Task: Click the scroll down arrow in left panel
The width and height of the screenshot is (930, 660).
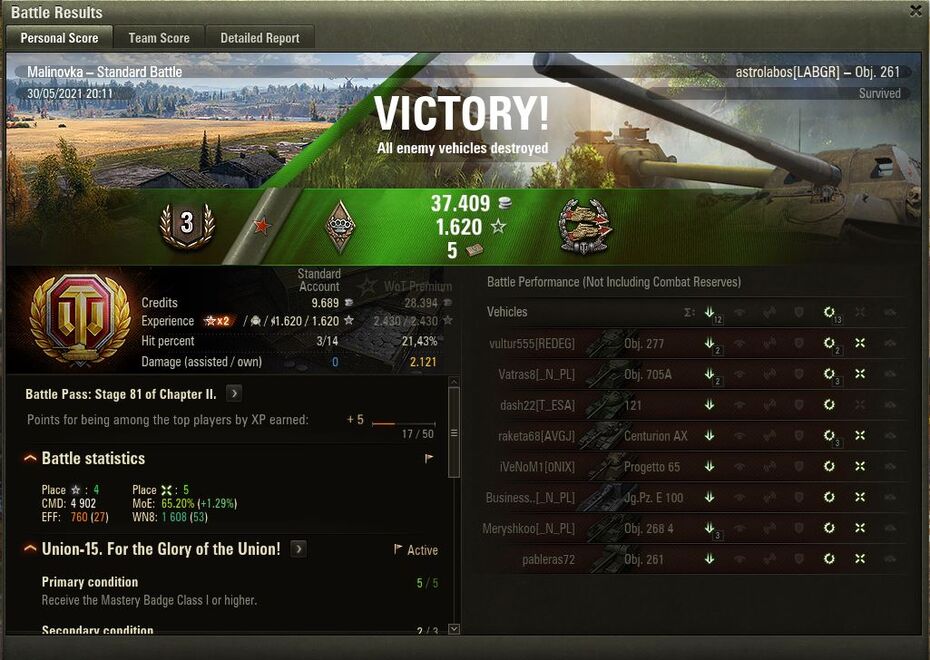Action: 454,629
